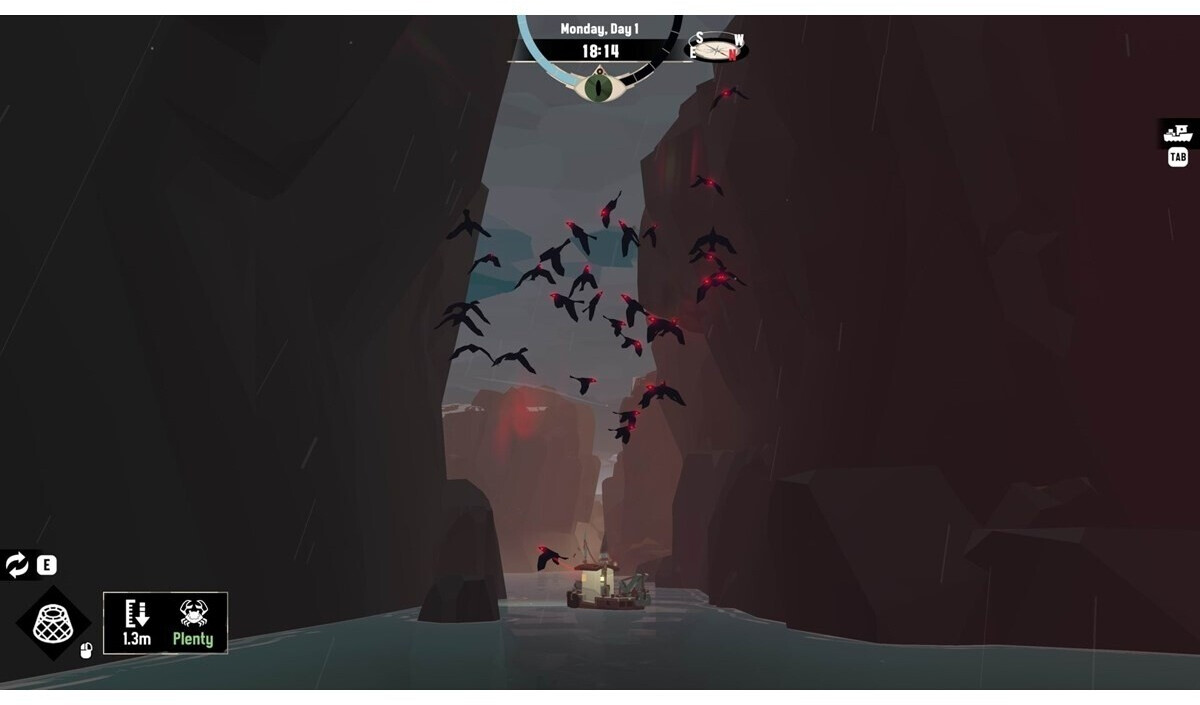This screenshot has height=705, width=1200.
Task: Click the cycle ability arrows icon
Action: coord(17,565)
